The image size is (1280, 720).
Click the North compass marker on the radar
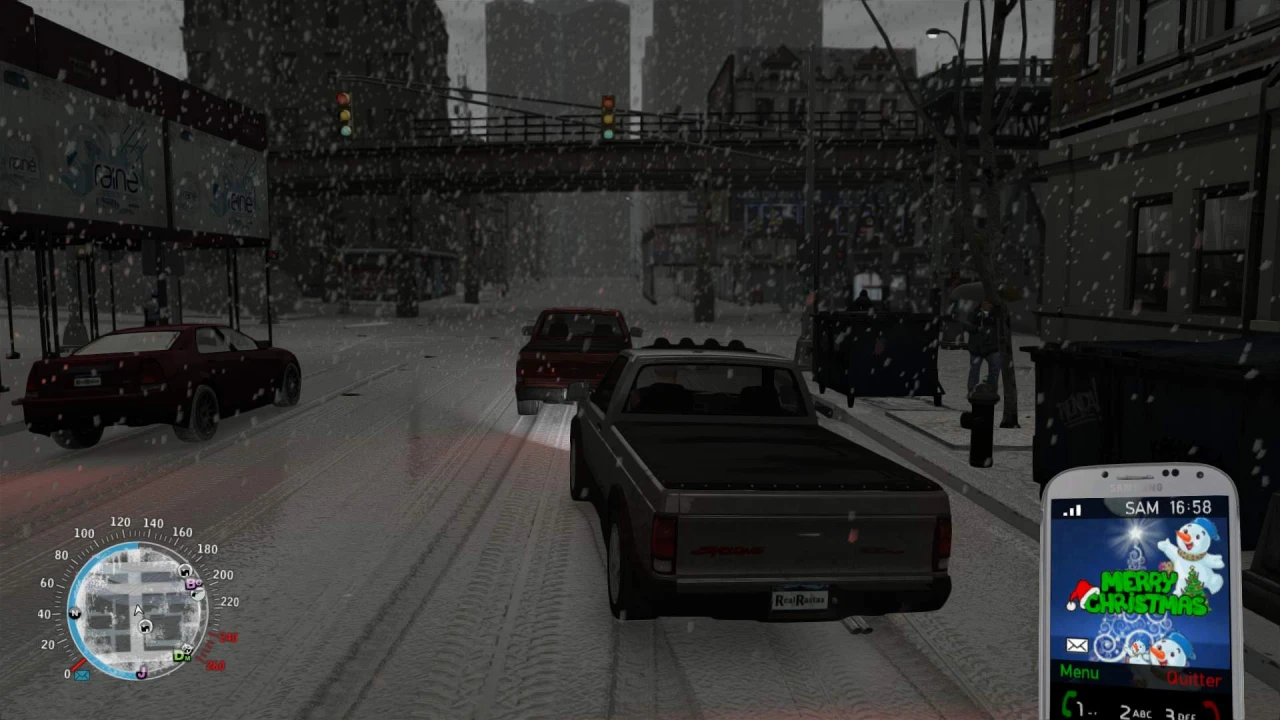click(x=74, y=612)
